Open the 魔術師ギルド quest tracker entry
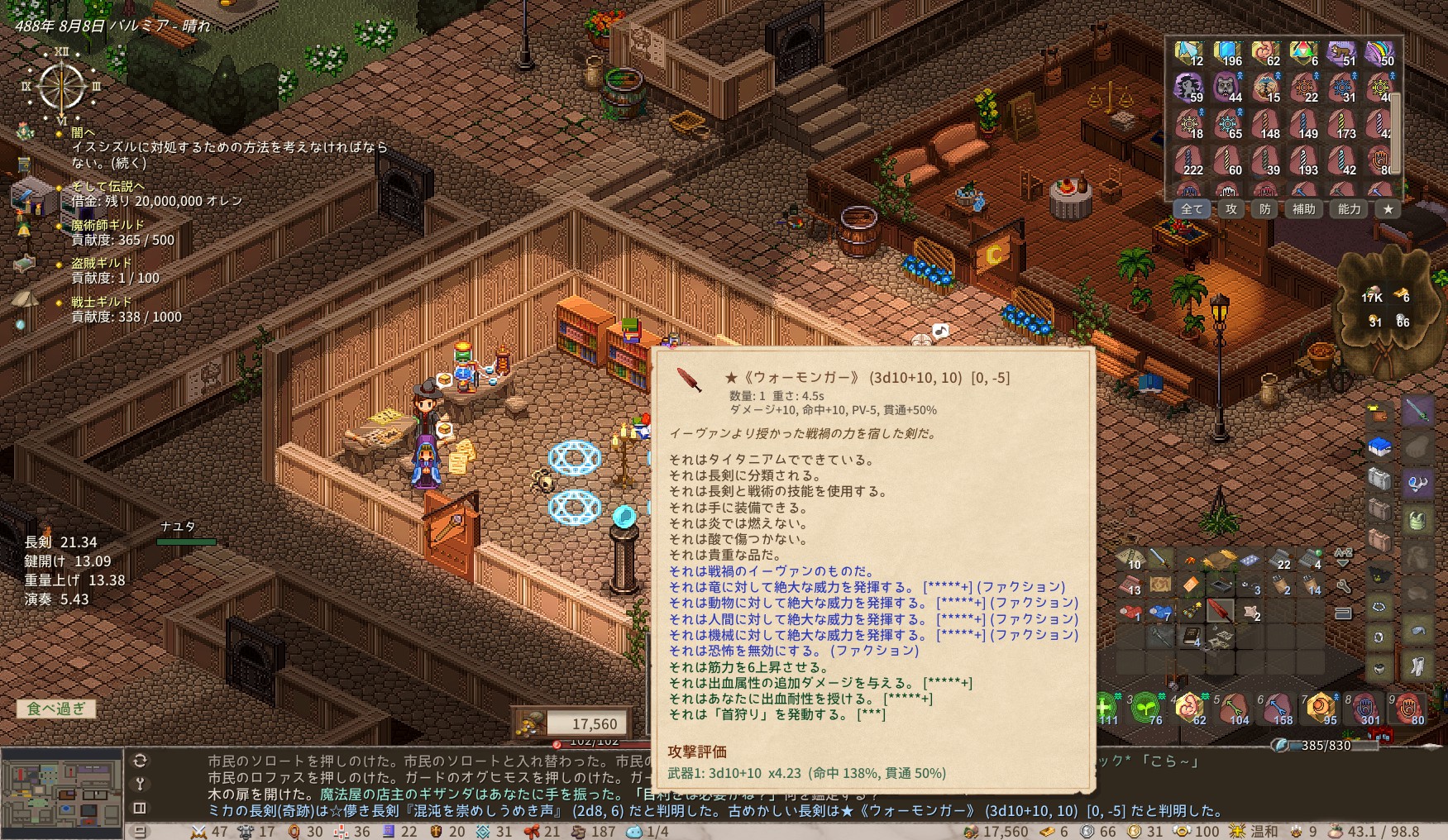Viewport: 1448px width, 840px height. [x=108, y=225]
